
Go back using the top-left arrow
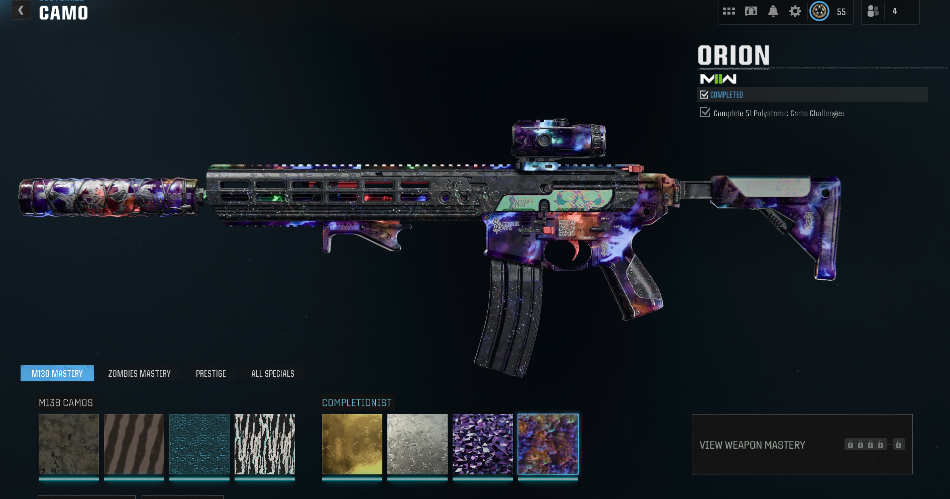(x=21, y=11)
